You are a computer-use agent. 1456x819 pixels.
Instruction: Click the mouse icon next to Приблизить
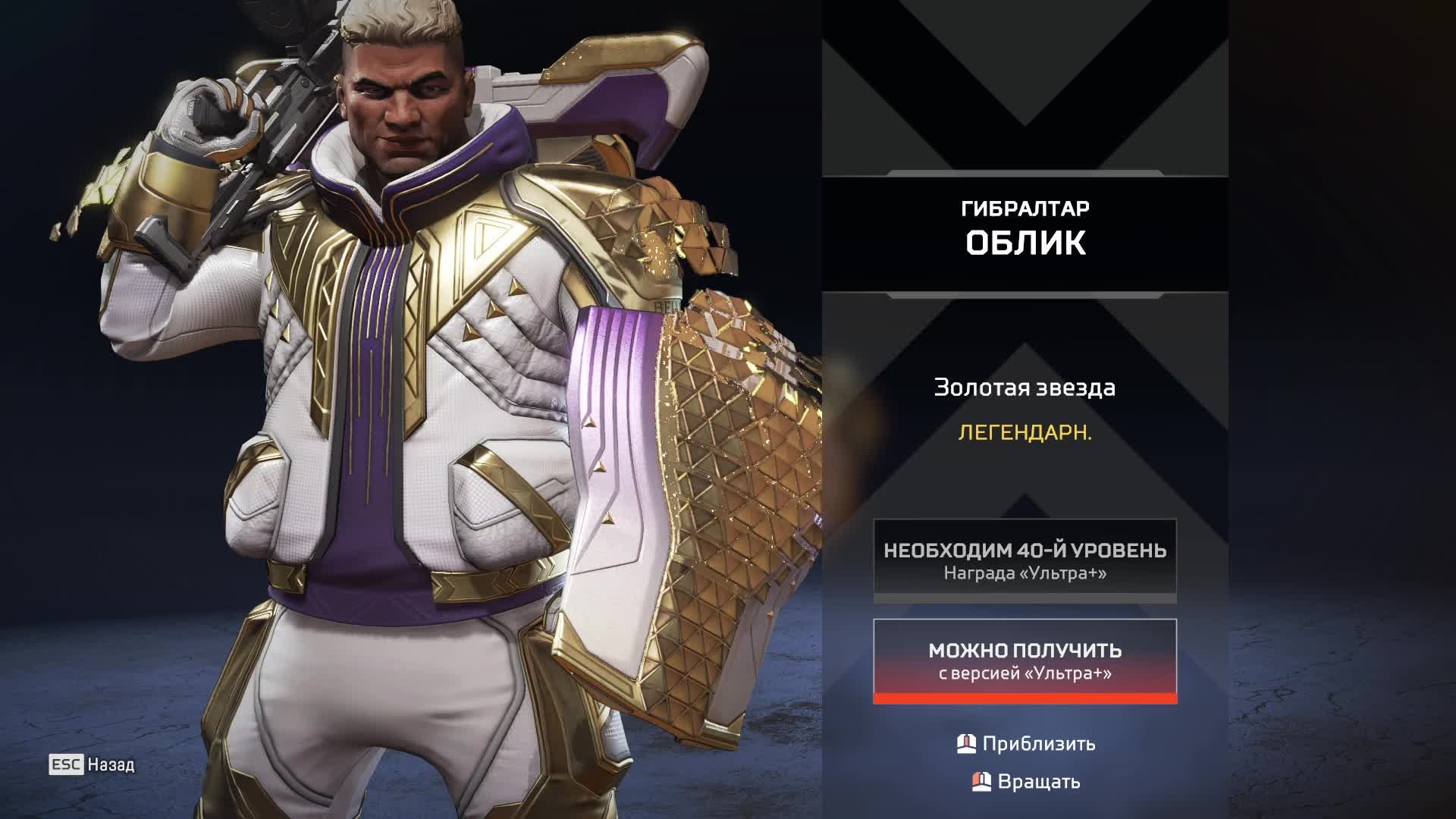tap(966, 744)
